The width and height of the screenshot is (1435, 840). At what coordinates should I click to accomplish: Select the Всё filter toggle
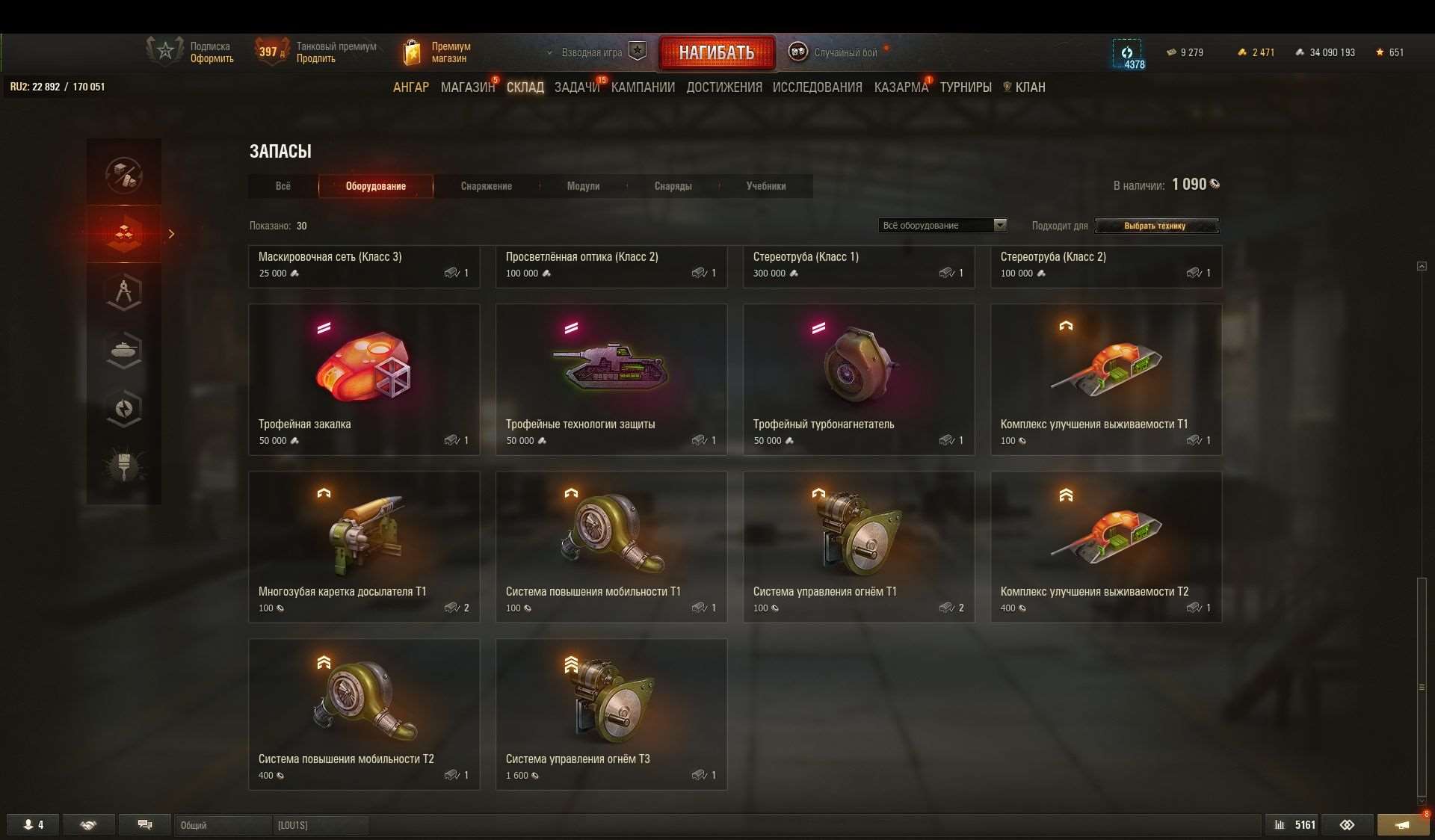click(x=283, y=186)
